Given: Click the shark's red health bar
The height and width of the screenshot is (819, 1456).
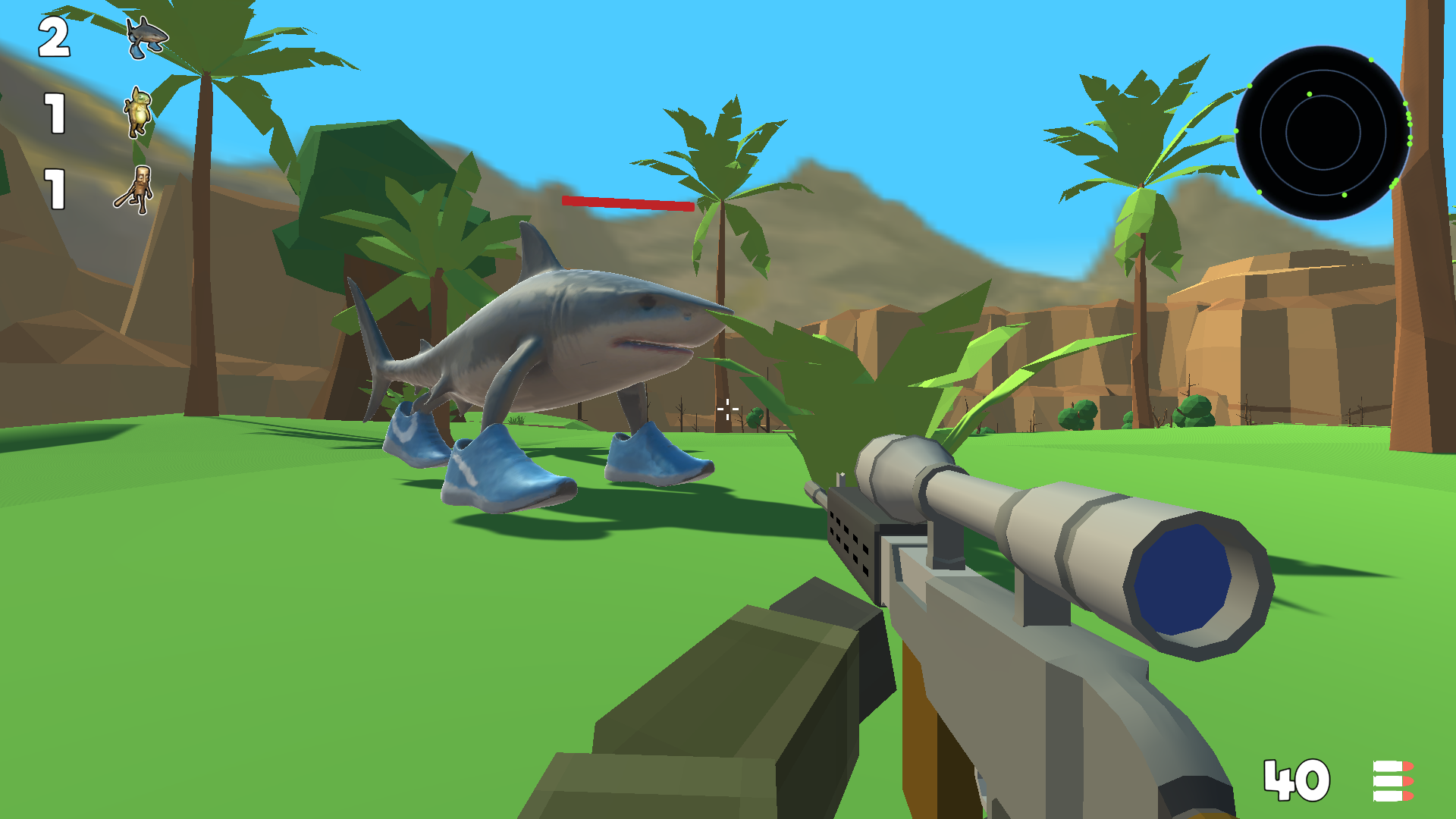Looking at the screenshot, I should 627,205.
